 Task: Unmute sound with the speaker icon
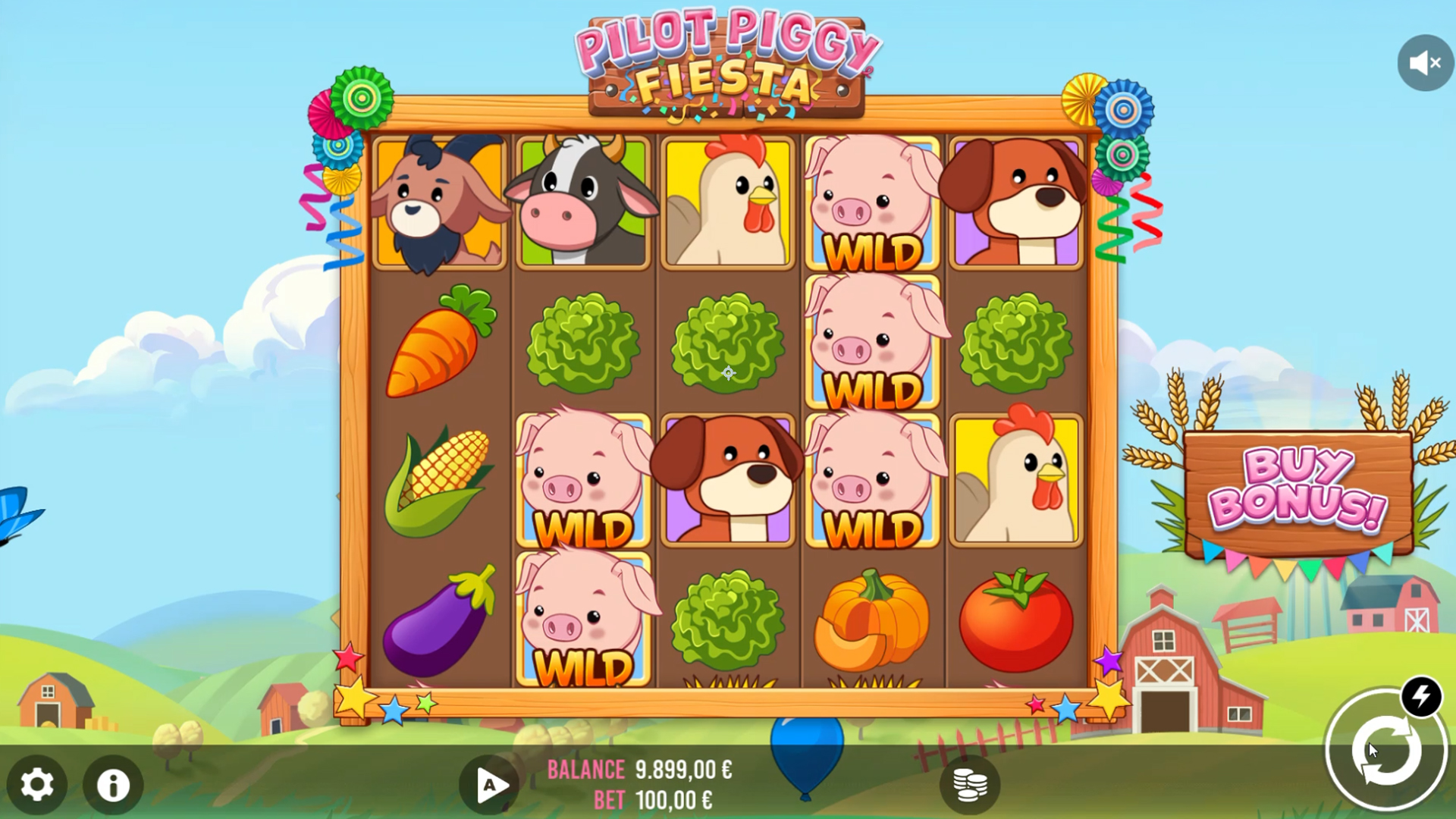1425,63
